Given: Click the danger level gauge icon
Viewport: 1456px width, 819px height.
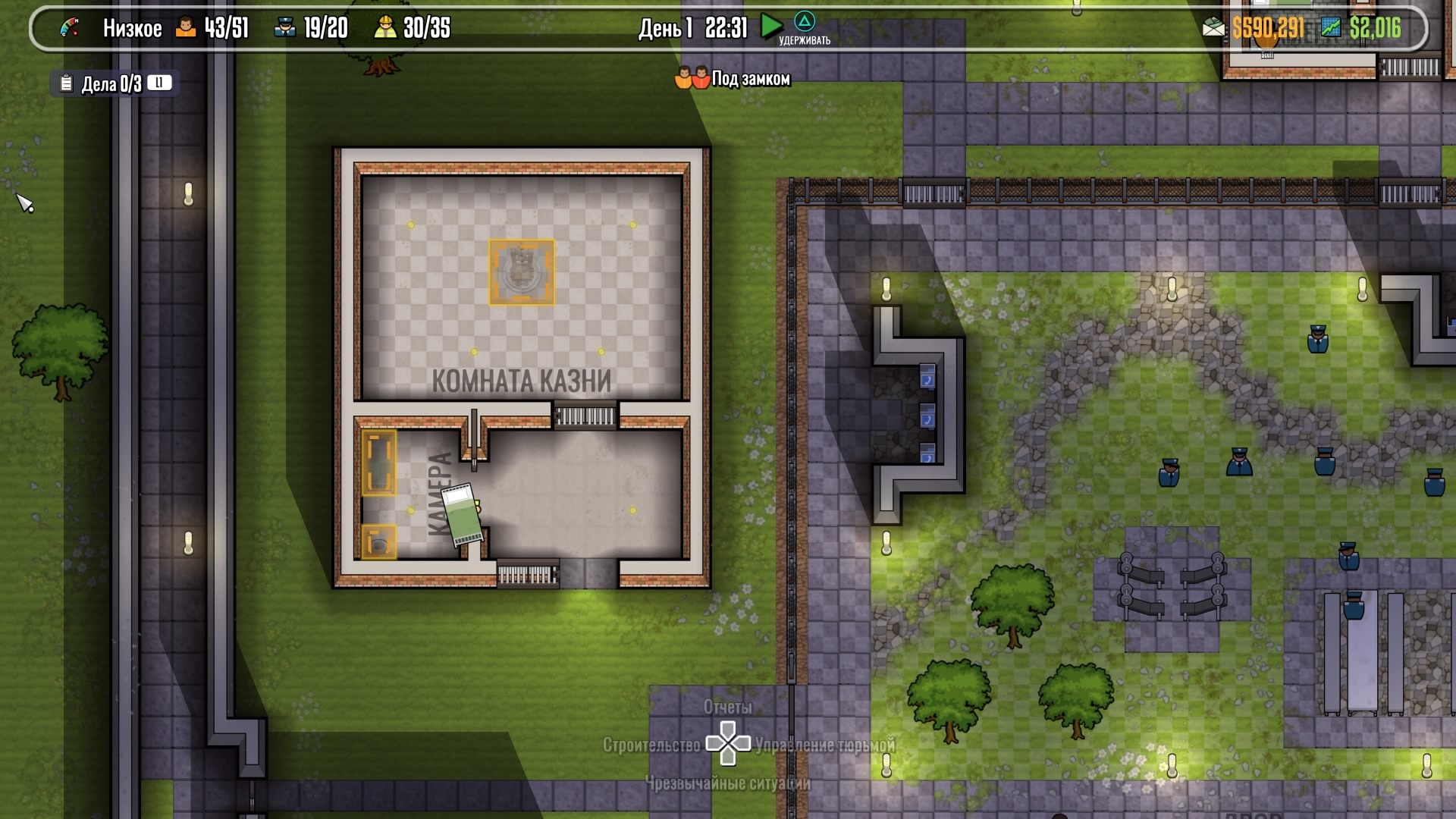Looking at the screenshot, I should 70,28.
